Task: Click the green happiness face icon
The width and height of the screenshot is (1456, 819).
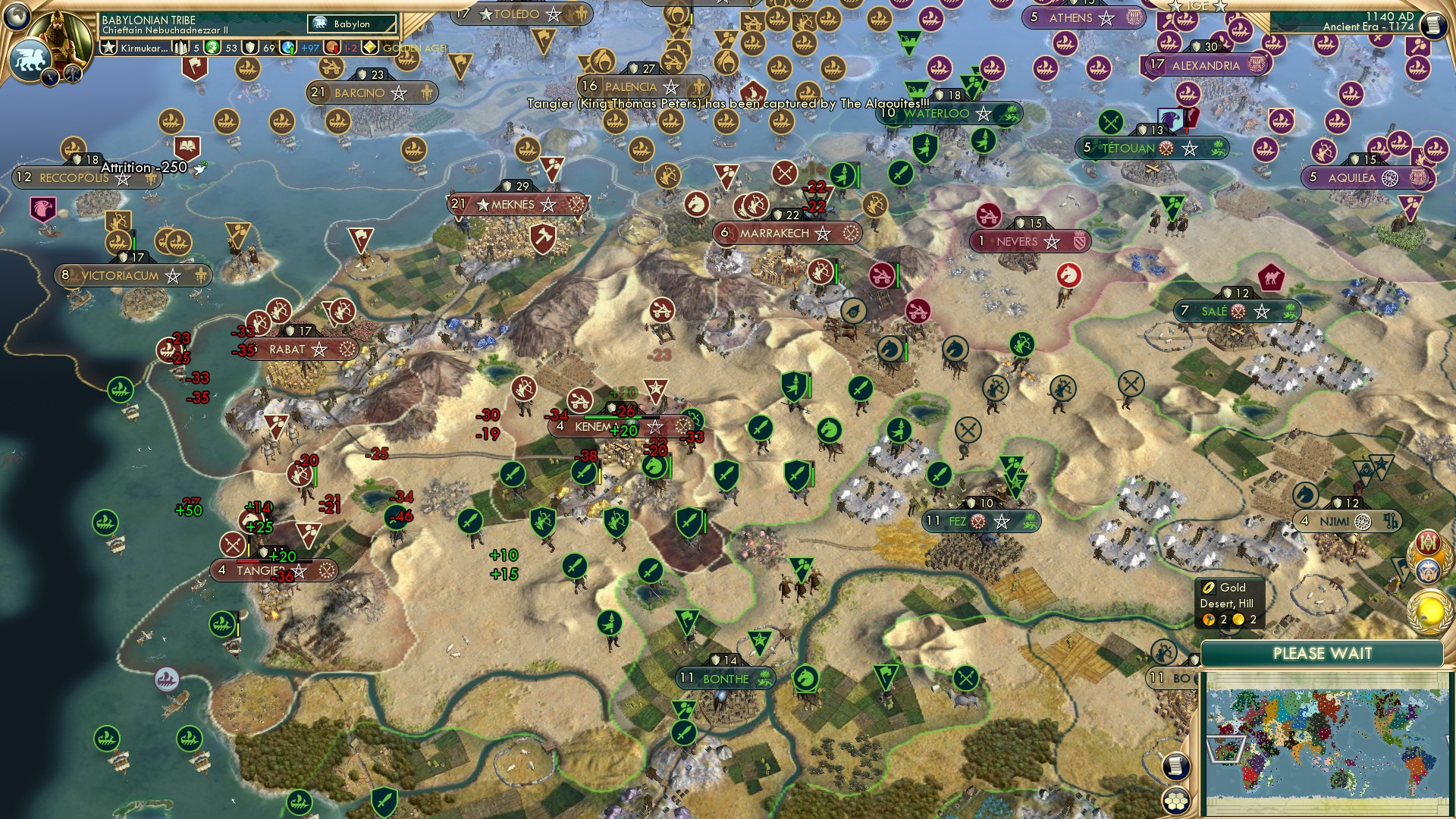Action: (212, 47)
